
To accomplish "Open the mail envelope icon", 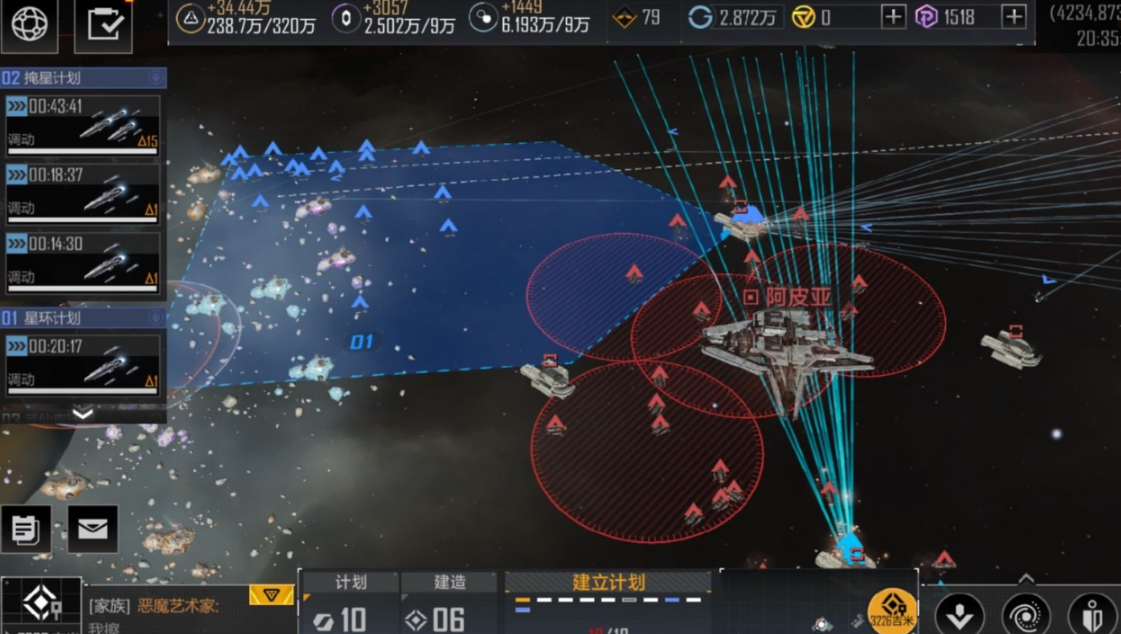I will point(92,529).
